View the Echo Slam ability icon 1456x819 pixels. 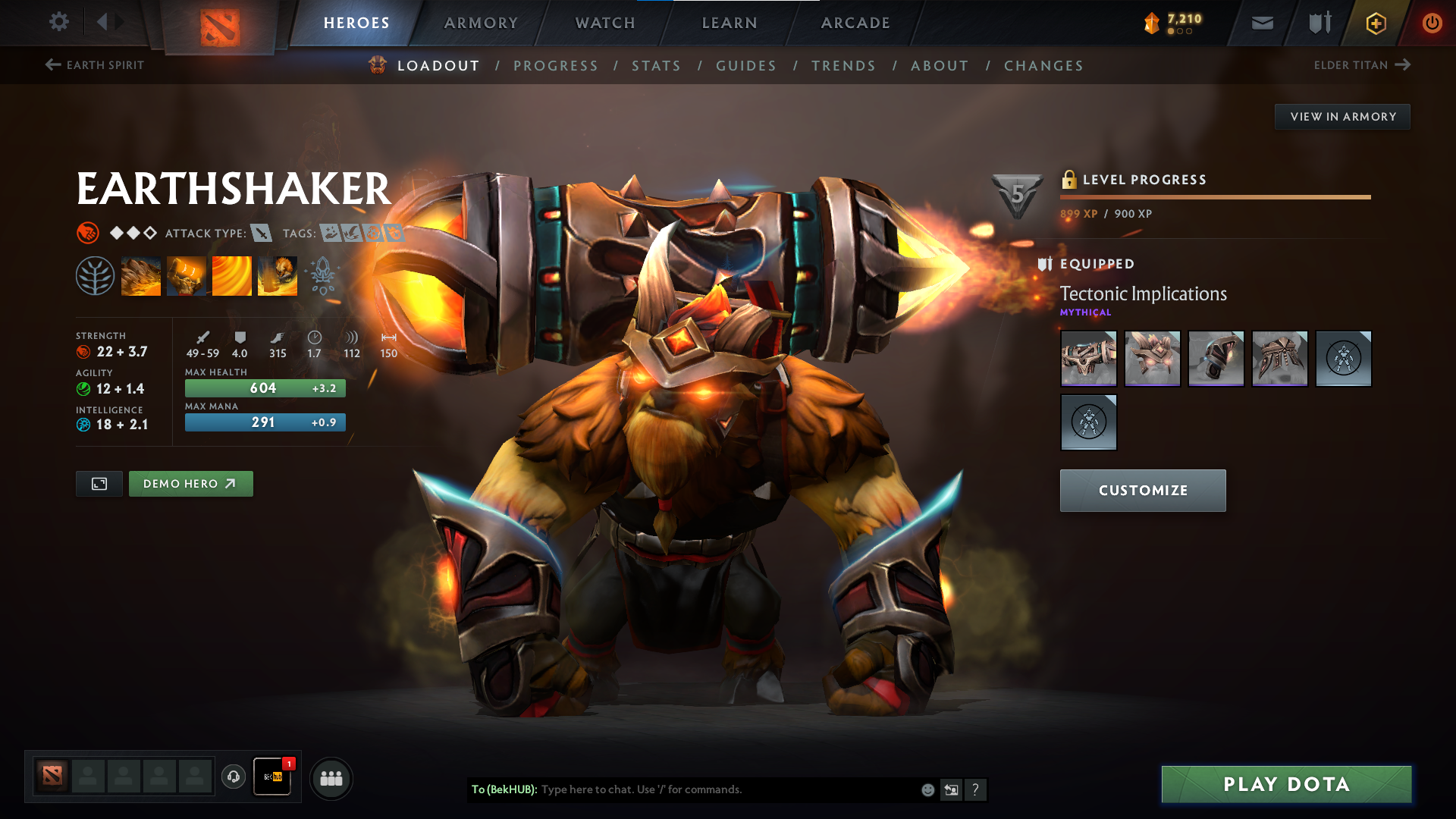(x=278, y=275)
